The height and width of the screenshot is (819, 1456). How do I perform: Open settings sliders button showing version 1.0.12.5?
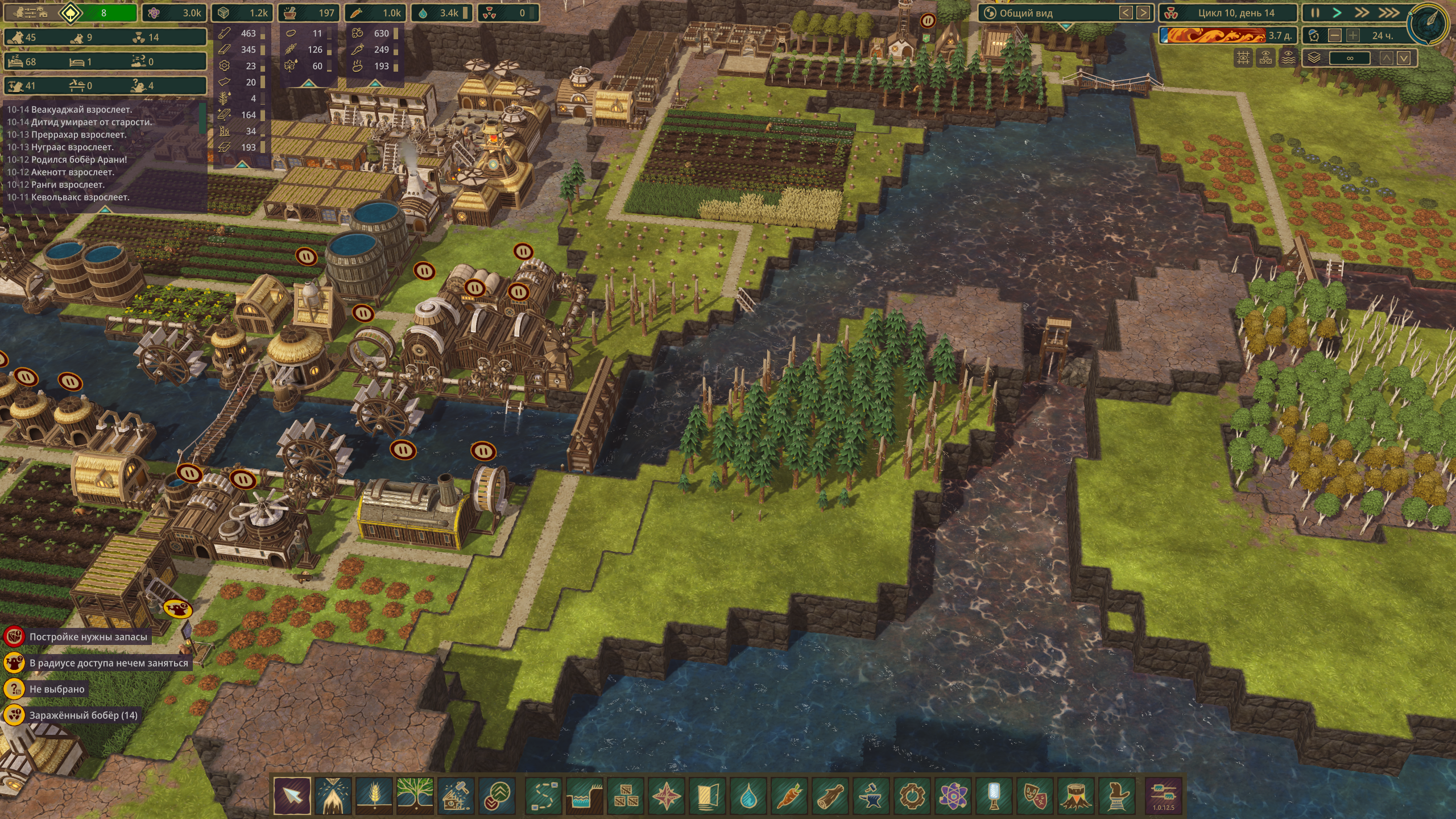1163,795
